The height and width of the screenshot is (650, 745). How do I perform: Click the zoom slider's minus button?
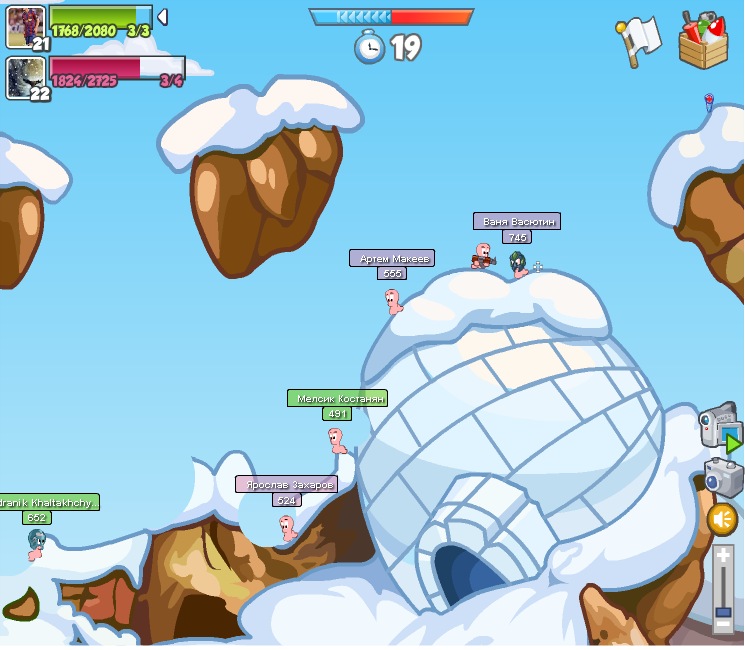(x=723, y=625)
